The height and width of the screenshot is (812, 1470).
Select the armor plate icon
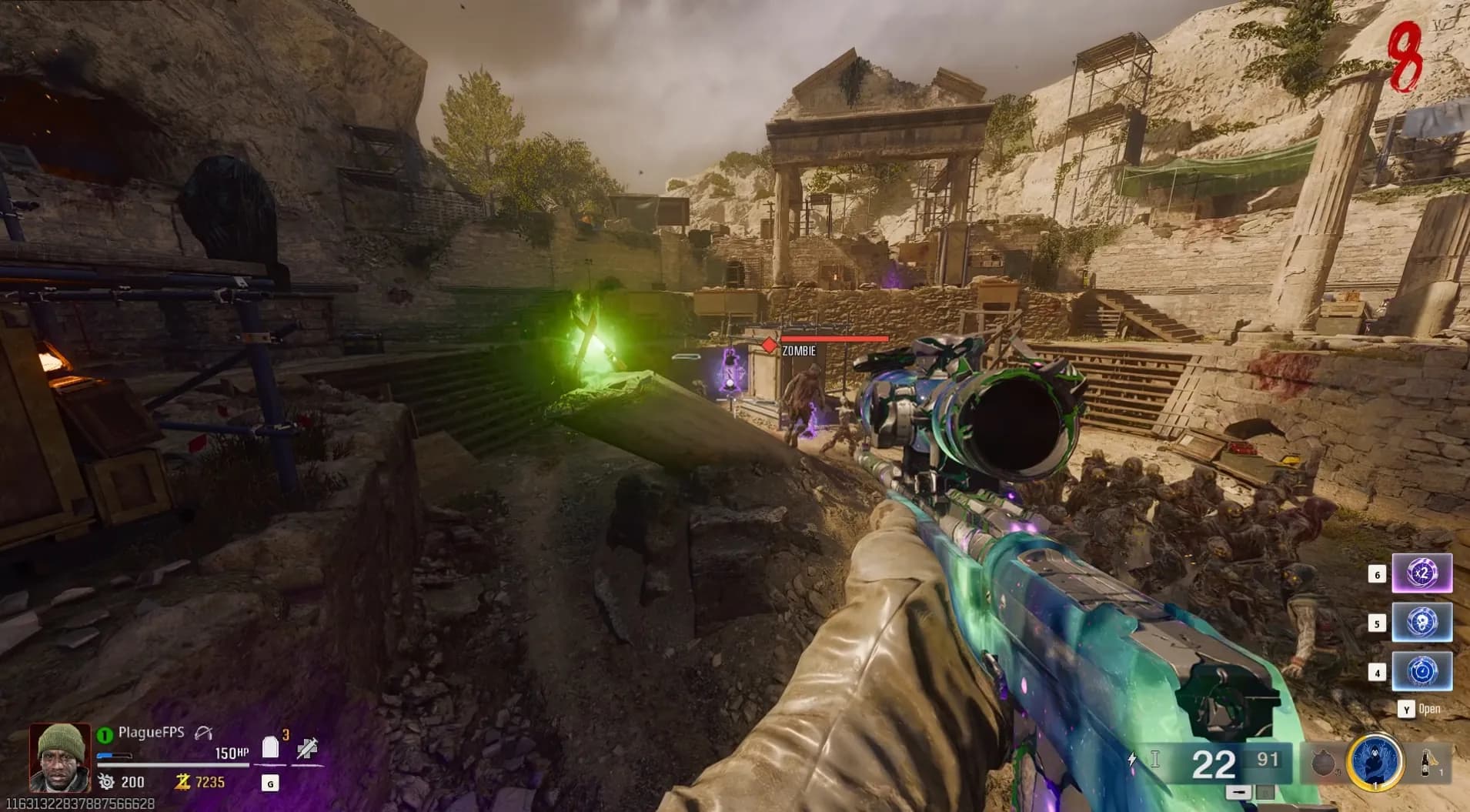[x=270, y=747]
